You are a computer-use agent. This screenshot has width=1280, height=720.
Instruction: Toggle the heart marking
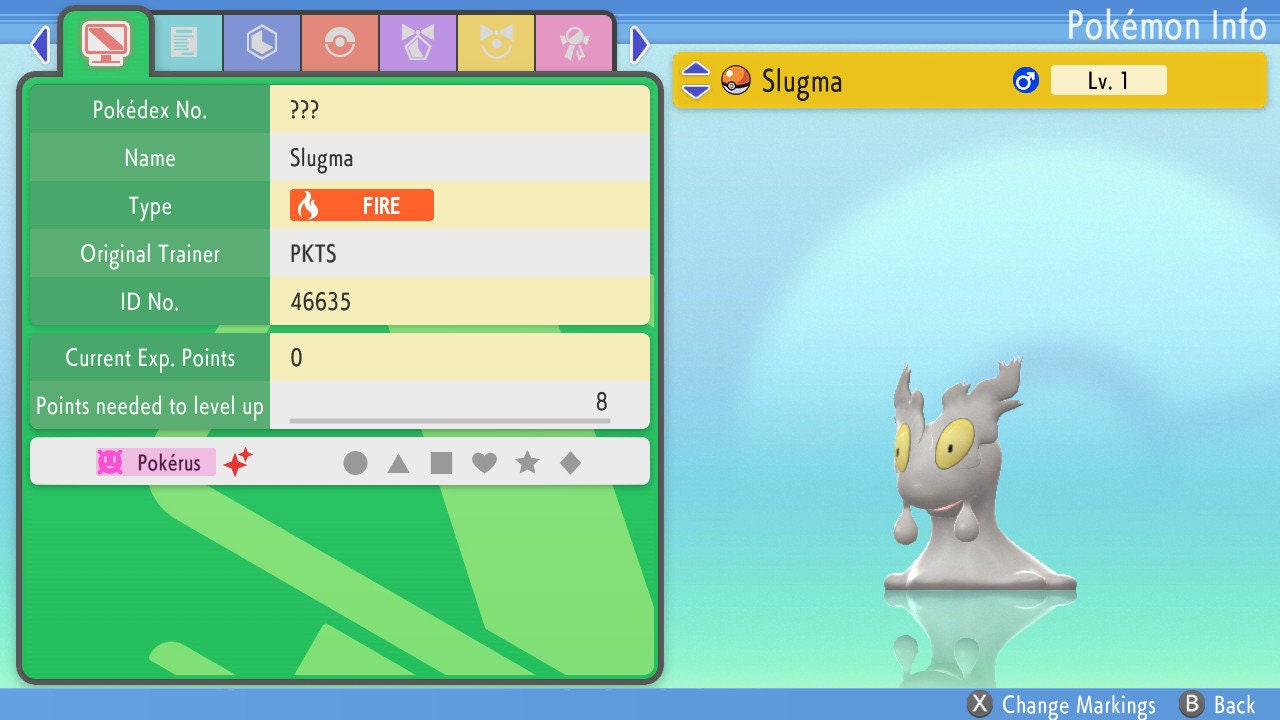point(484,463)
